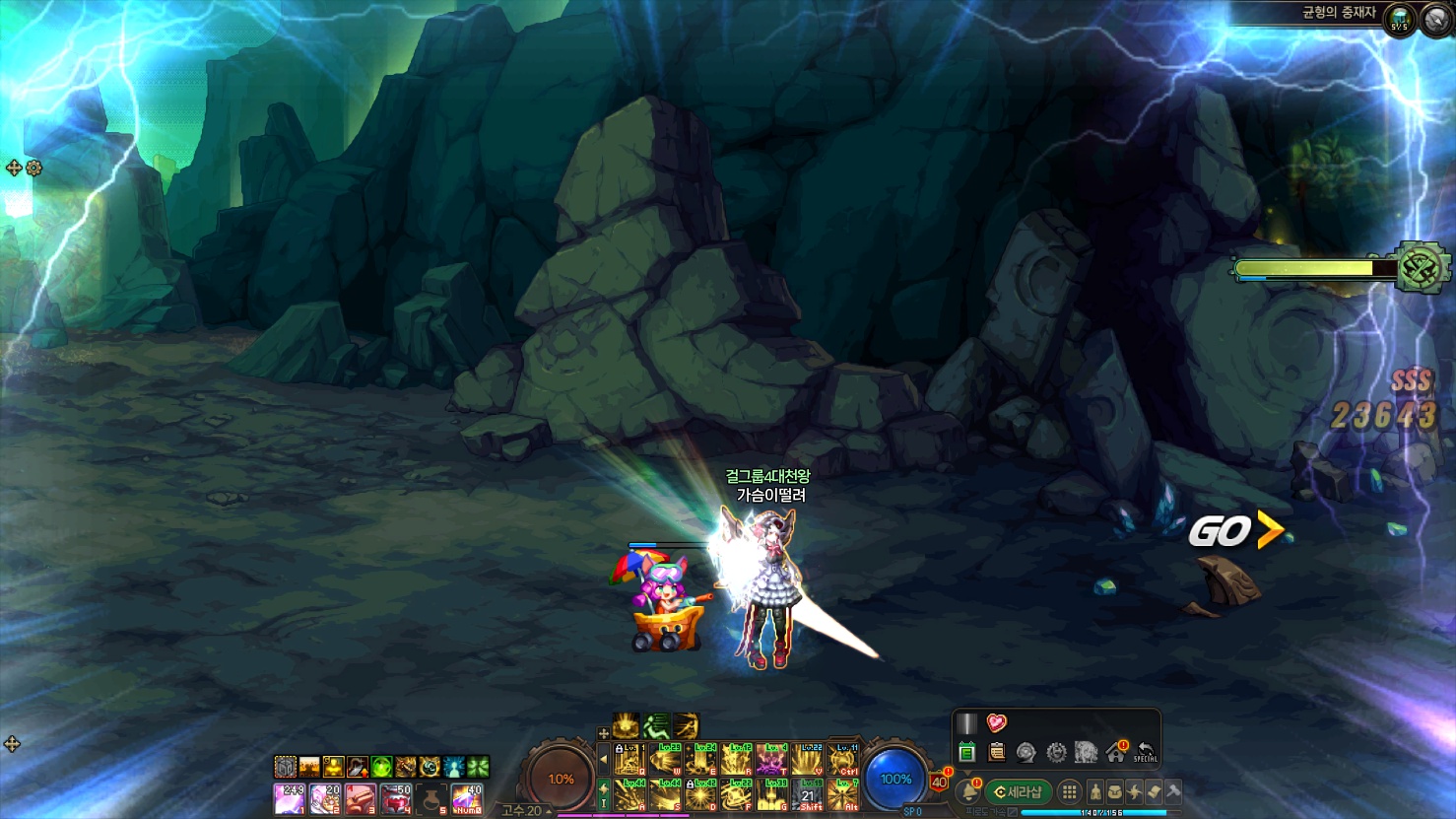Screen dimensions: 1456x819
Task: Select the pink heart gem icon
Action: pyautogui.click(x=996, y=723)
